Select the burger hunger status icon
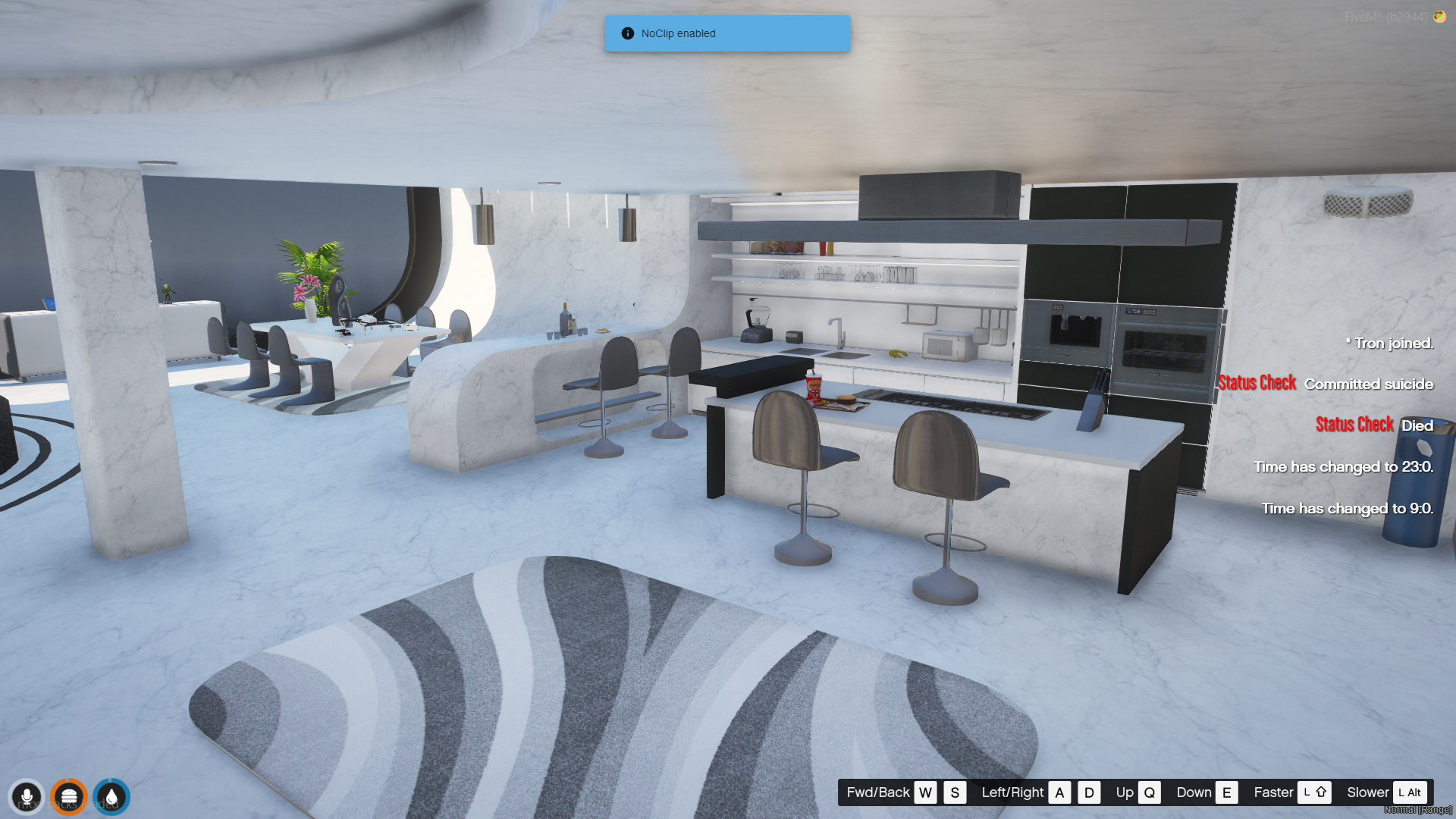Image resolution: width=1456 pixels, height=819 pixels. (x=69, y=797)
